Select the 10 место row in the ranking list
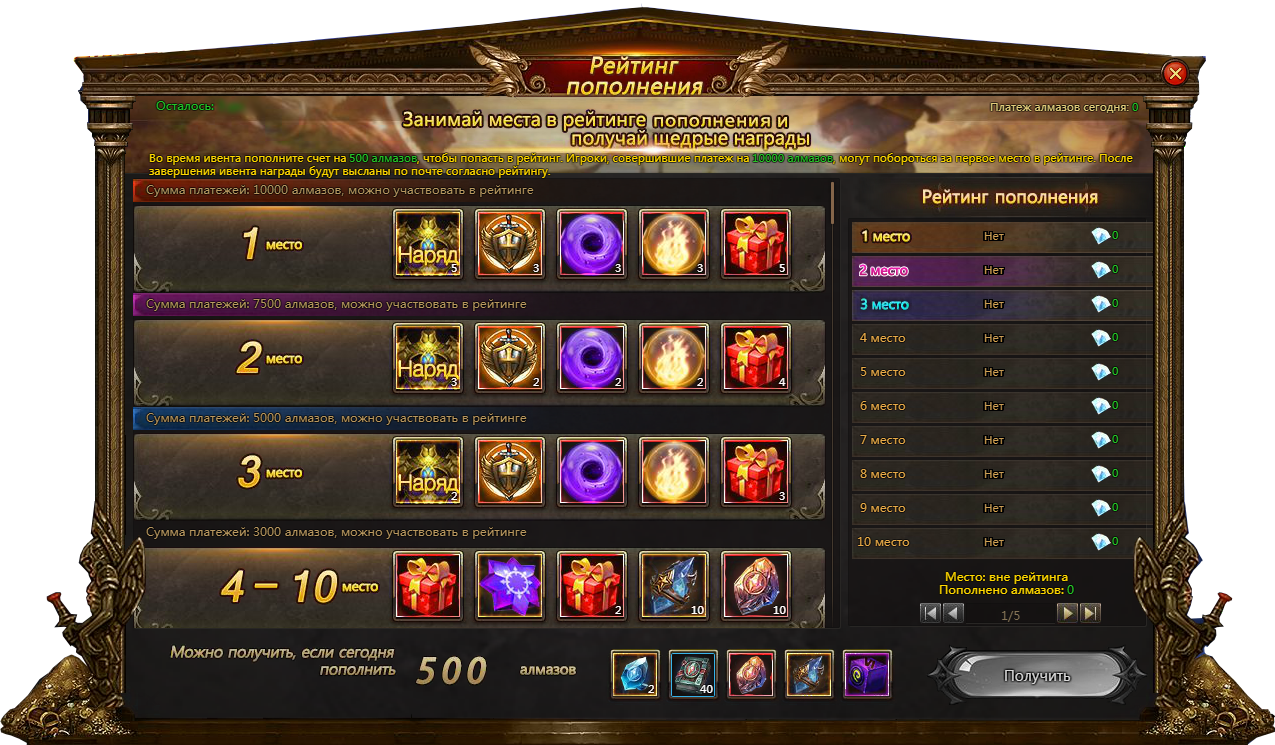This screenshot has height=745, width=1275. (1000, 542)
